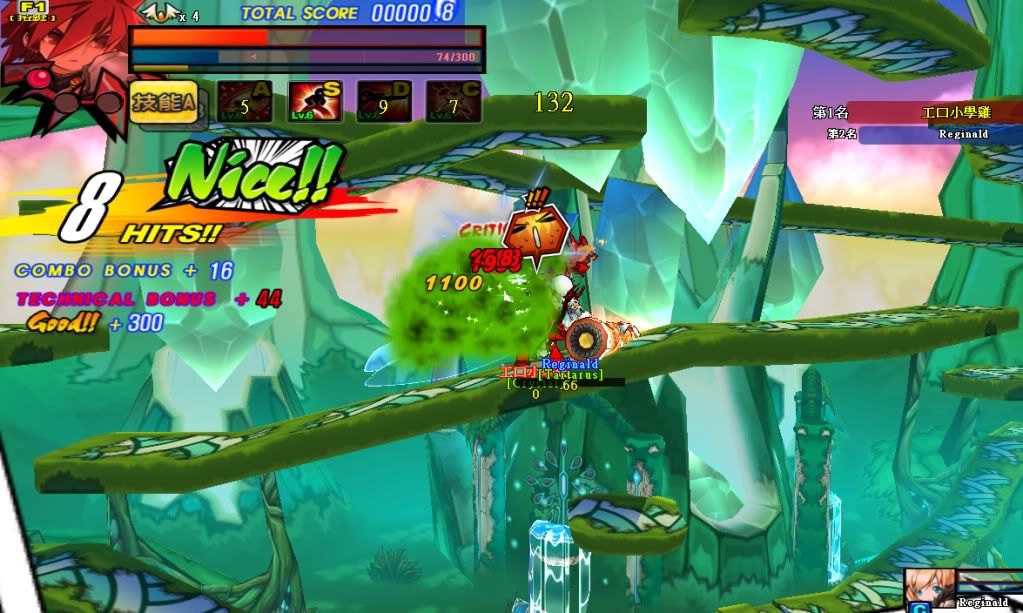Click Reginald's party member portrait
The image size is (1023, 613).
[x=924, y=588]
